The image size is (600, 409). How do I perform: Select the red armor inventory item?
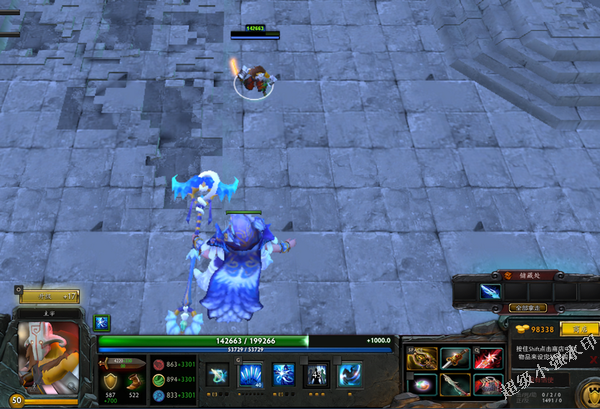click(x=487, y=384)
